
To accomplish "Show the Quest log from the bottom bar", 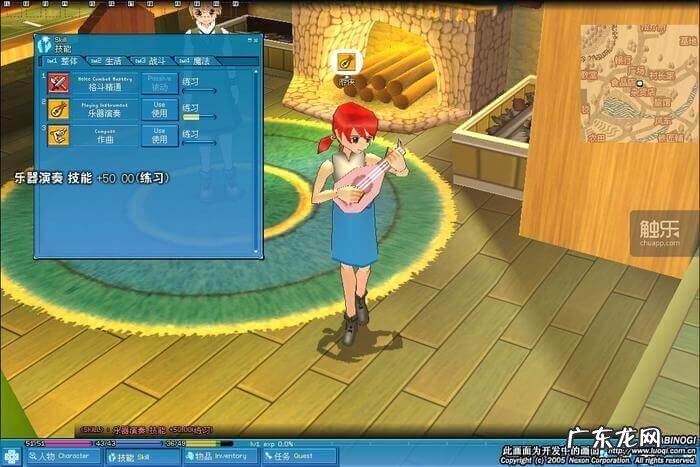I will point(297,457).
